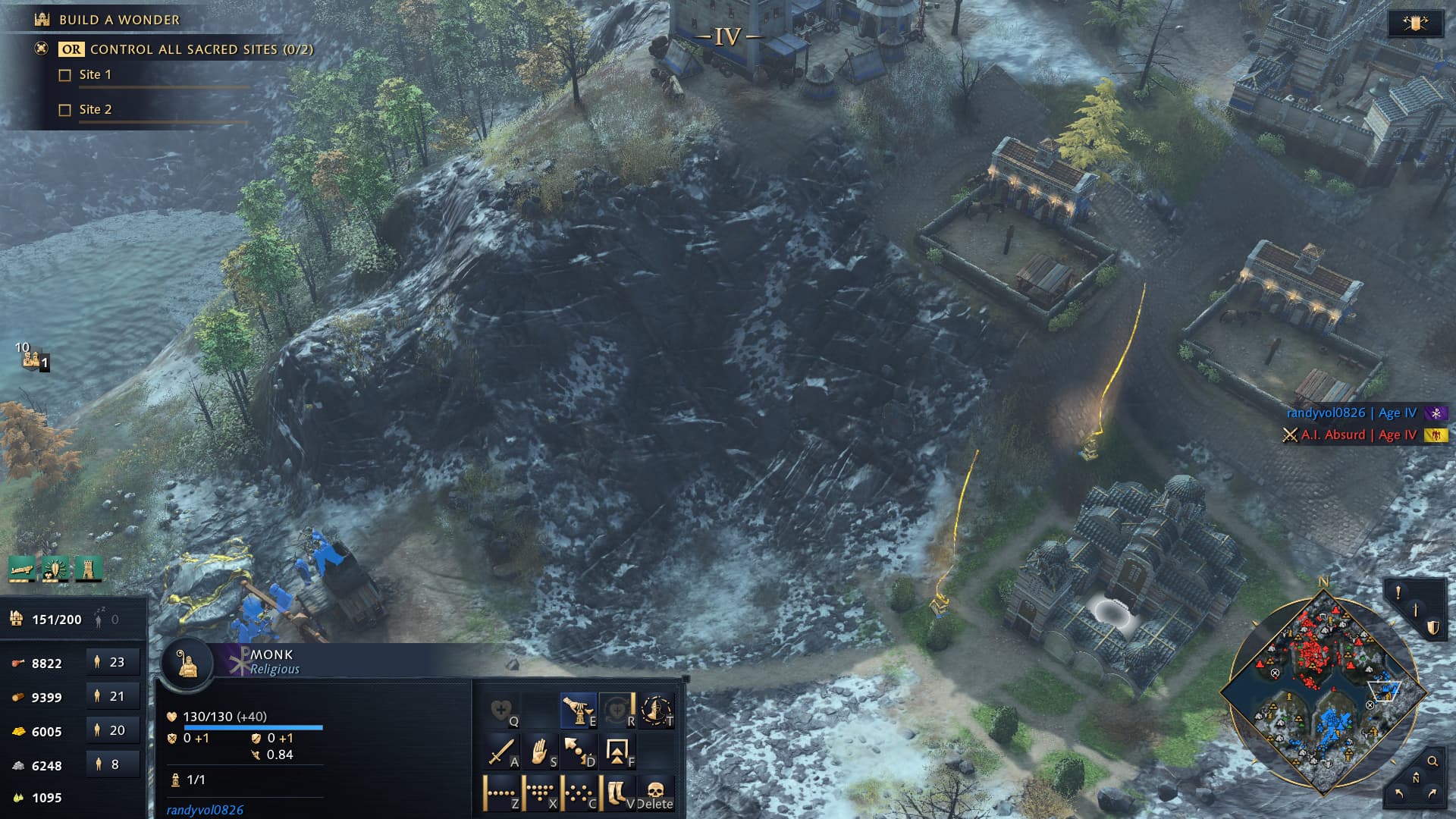Set the single-line formation
Viewport: 1456px width, 819px height.
pos(501,792)
